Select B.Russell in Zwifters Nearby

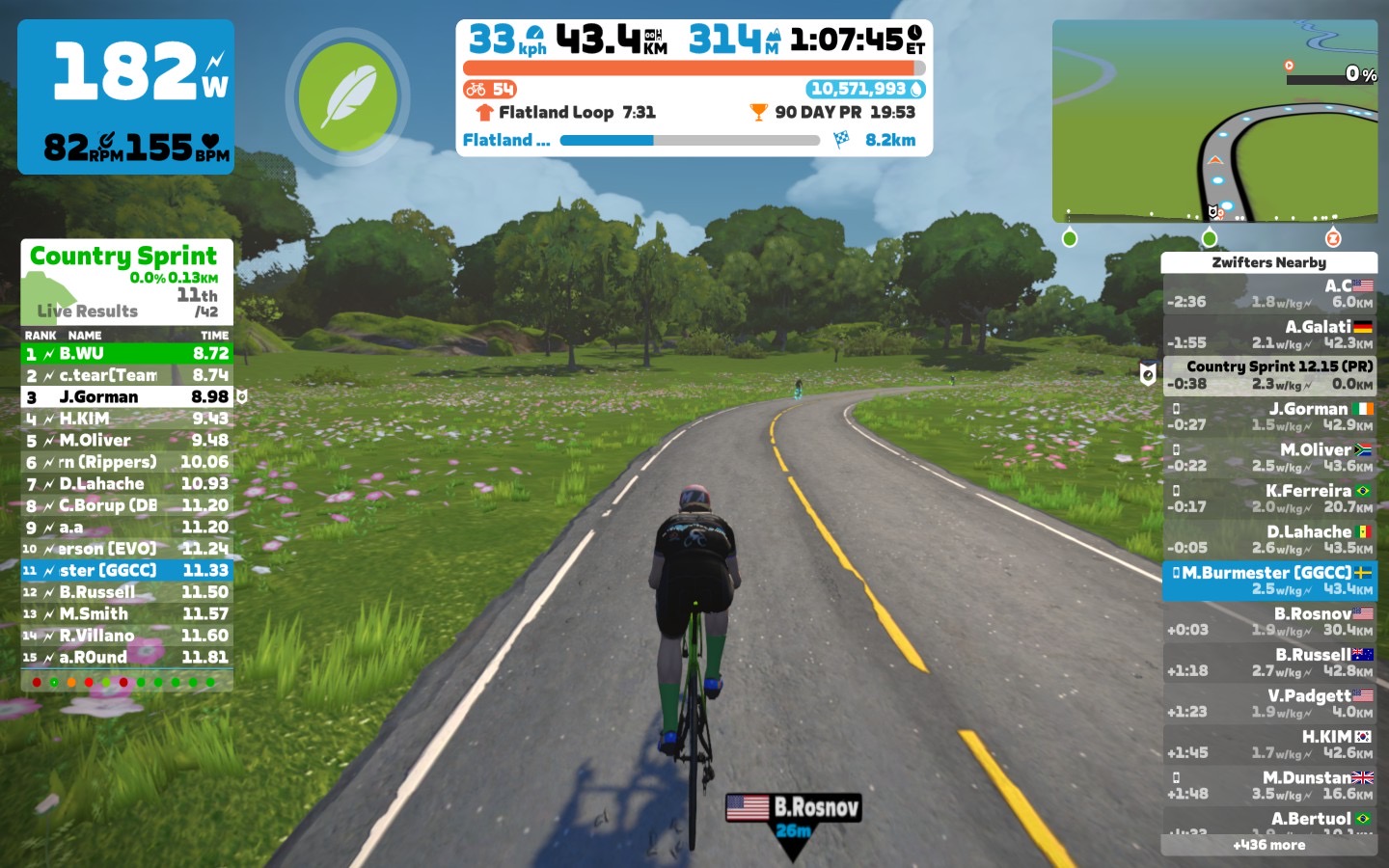(1268, 663)
